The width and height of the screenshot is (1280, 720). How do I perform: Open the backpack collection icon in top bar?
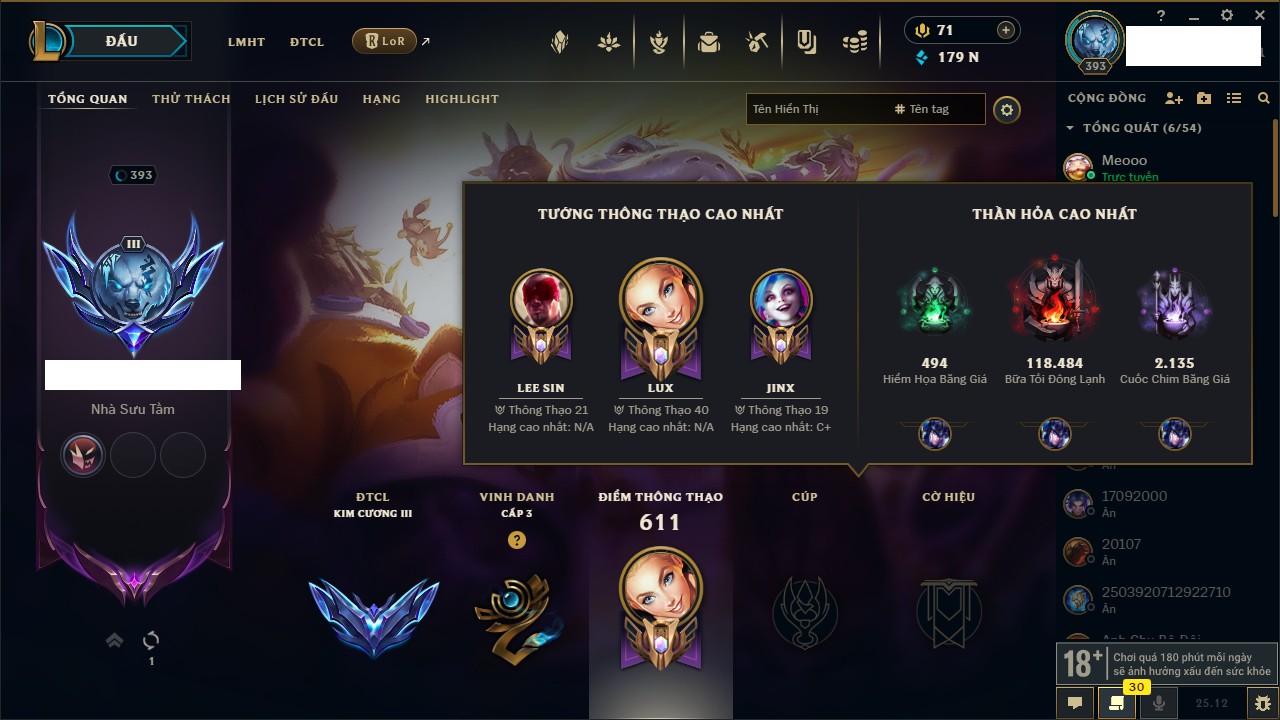tap(709, 42)
